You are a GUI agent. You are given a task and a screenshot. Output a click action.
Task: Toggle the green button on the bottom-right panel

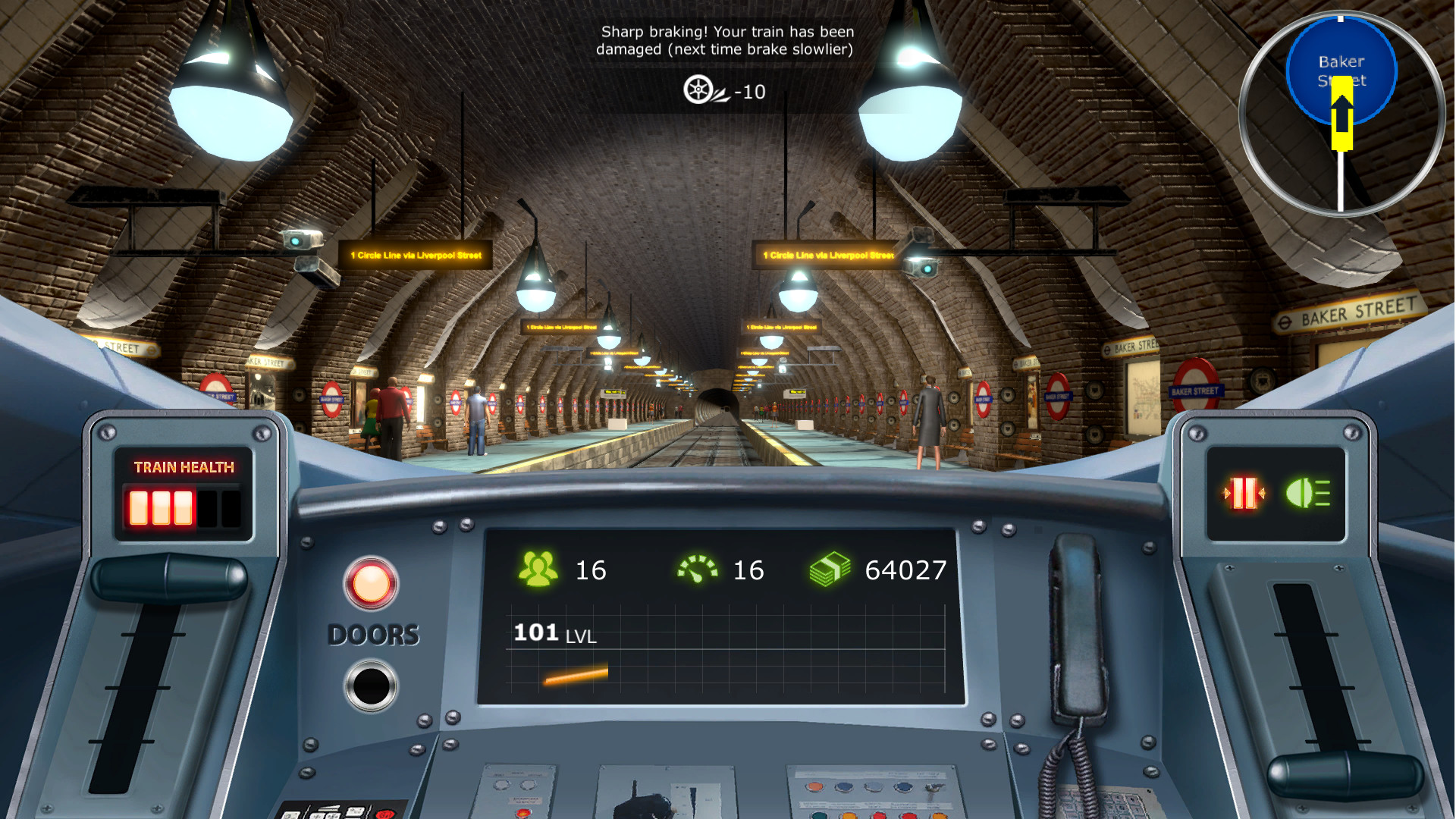pos(818,815)
